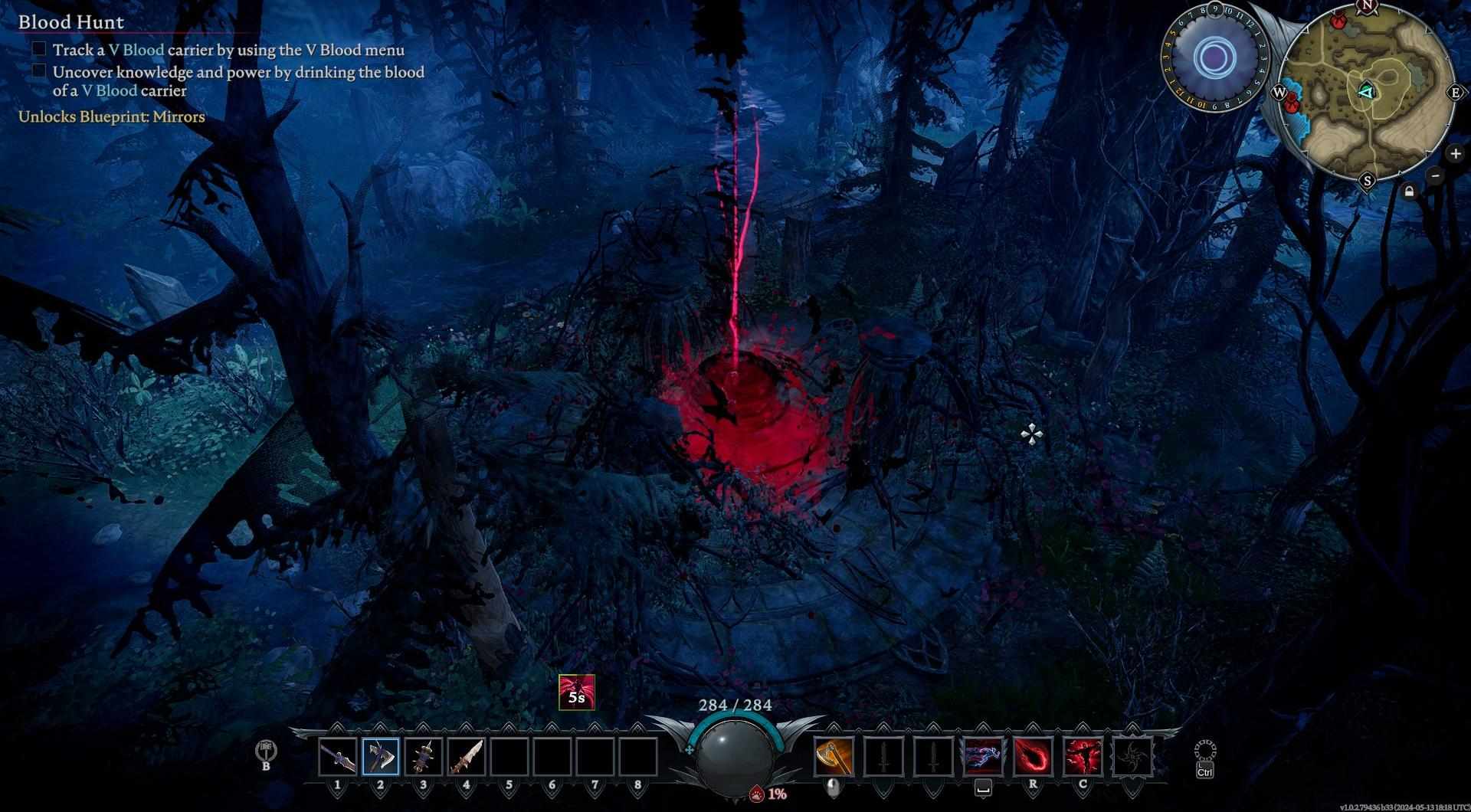This screenshot has width=1471, height=812.
Task: Open the circular minimap
Action: coord(1366,92)
